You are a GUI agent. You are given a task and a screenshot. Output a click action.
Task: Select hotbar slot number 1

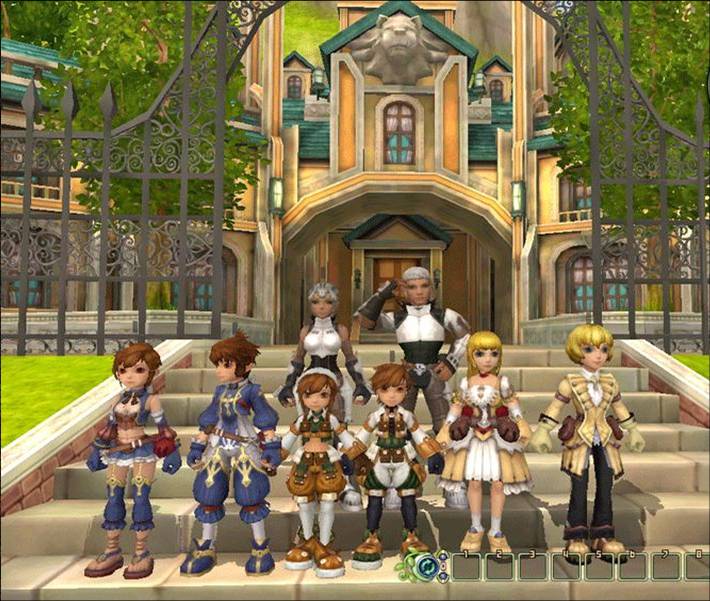pyautogui.click(x=466, y=567)
